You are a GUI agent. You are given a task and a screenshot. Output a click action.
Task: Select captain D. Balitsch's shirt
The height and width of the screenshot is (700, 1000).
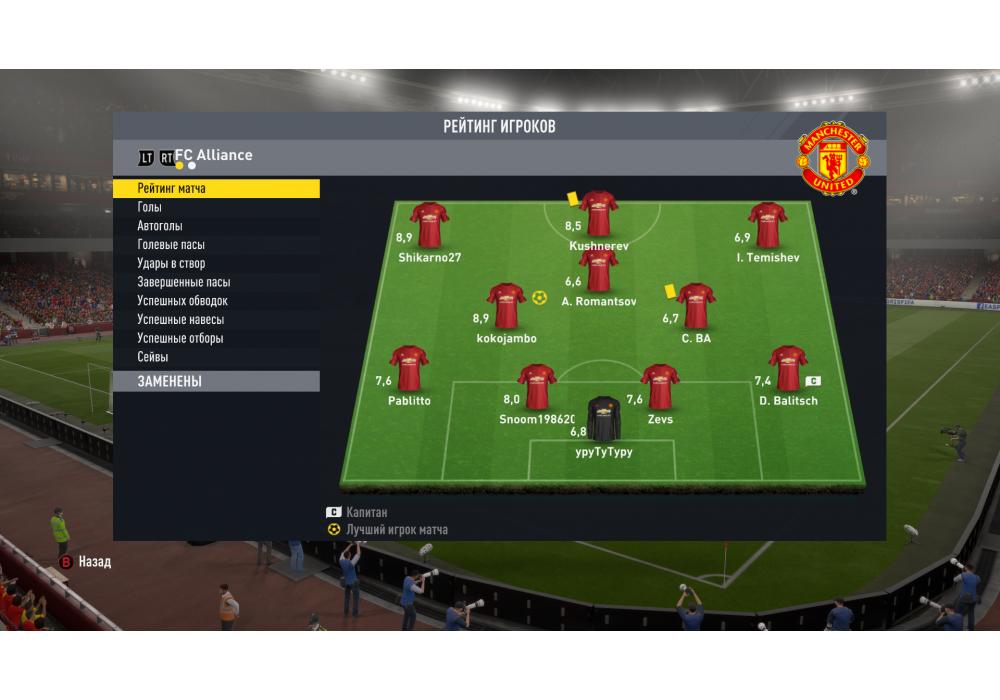click(788, 368)
